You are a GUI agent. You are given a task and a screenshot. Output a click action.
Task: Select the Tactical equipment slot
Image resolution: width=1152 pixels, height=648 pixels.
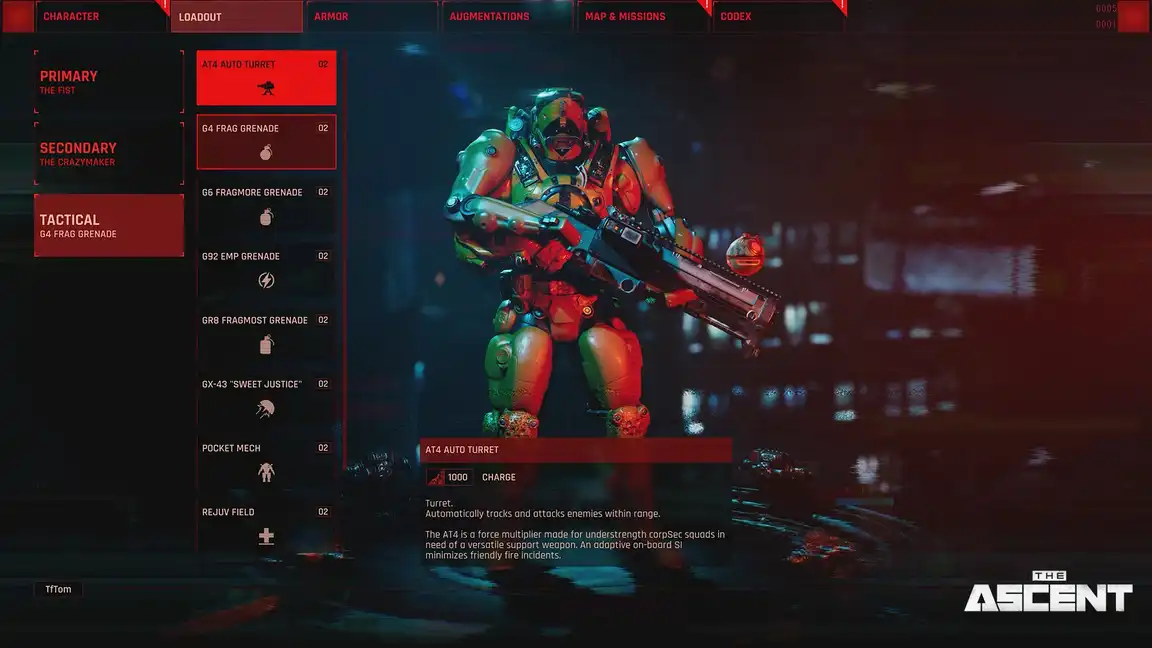[x=109, y=226]
